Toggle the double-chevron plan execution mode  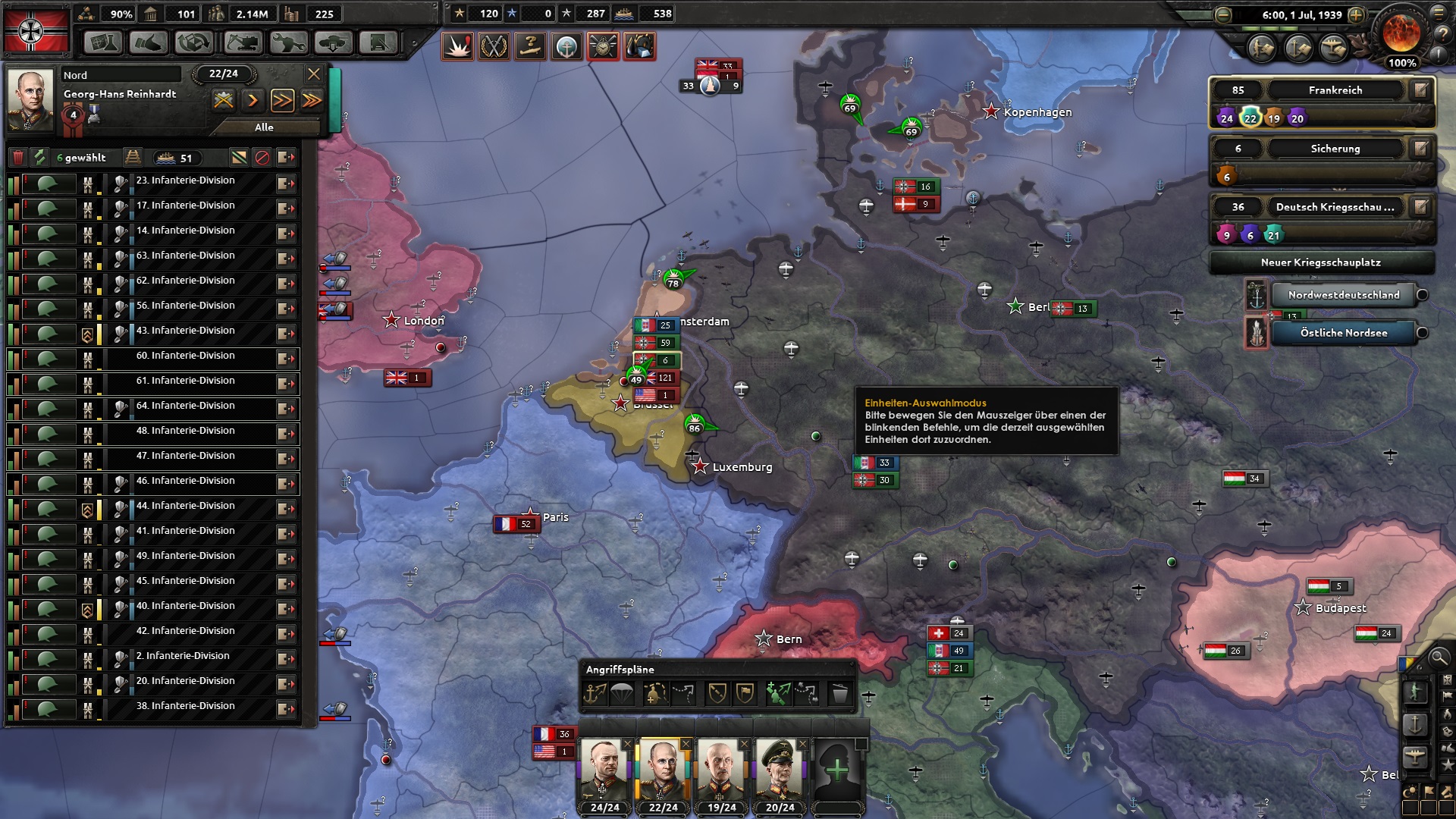[x=283, y=101]
